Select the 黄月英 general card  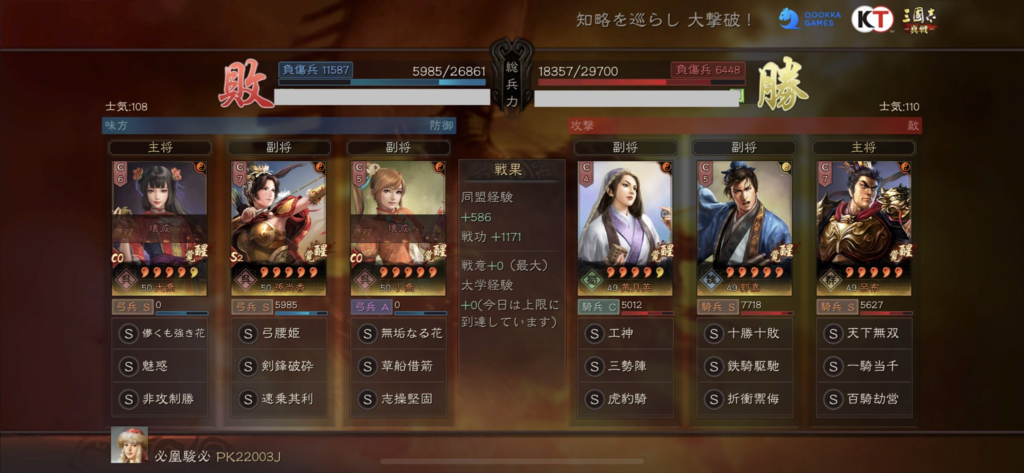[625, 228]
